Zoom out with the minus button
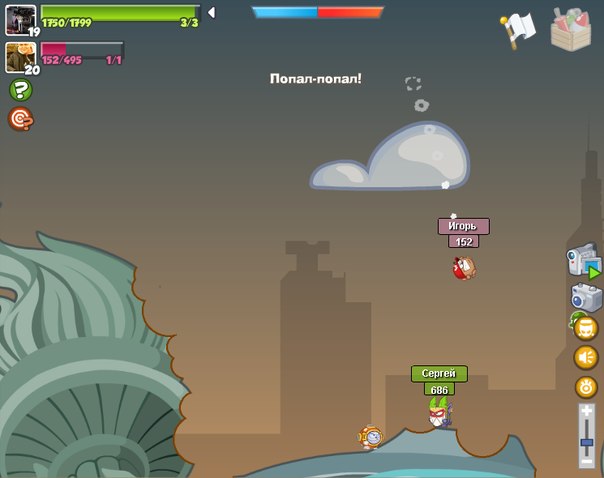 586,461
